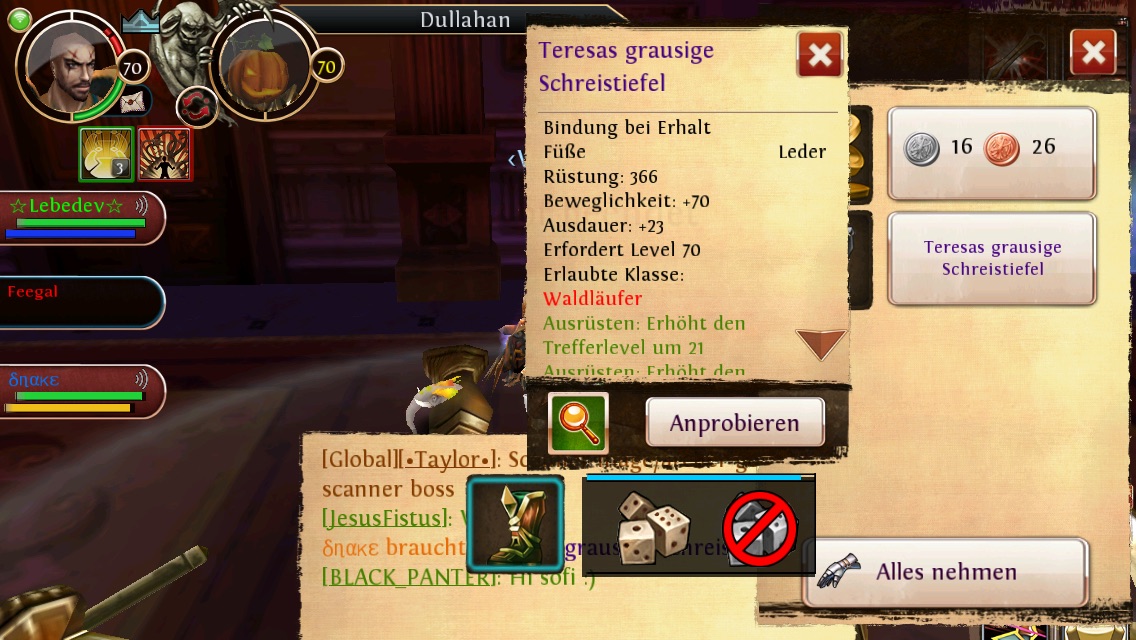Tap the golden buff icon with number 3
The width and height of the screenshot is (1136, 640).
(105, 154)
